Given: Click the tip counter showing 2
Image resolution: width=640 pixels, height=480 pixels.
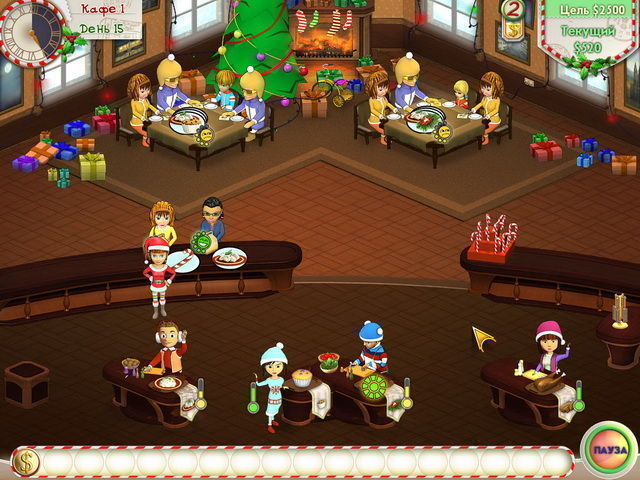Looking at the screenshot, I should coord(514,12).
